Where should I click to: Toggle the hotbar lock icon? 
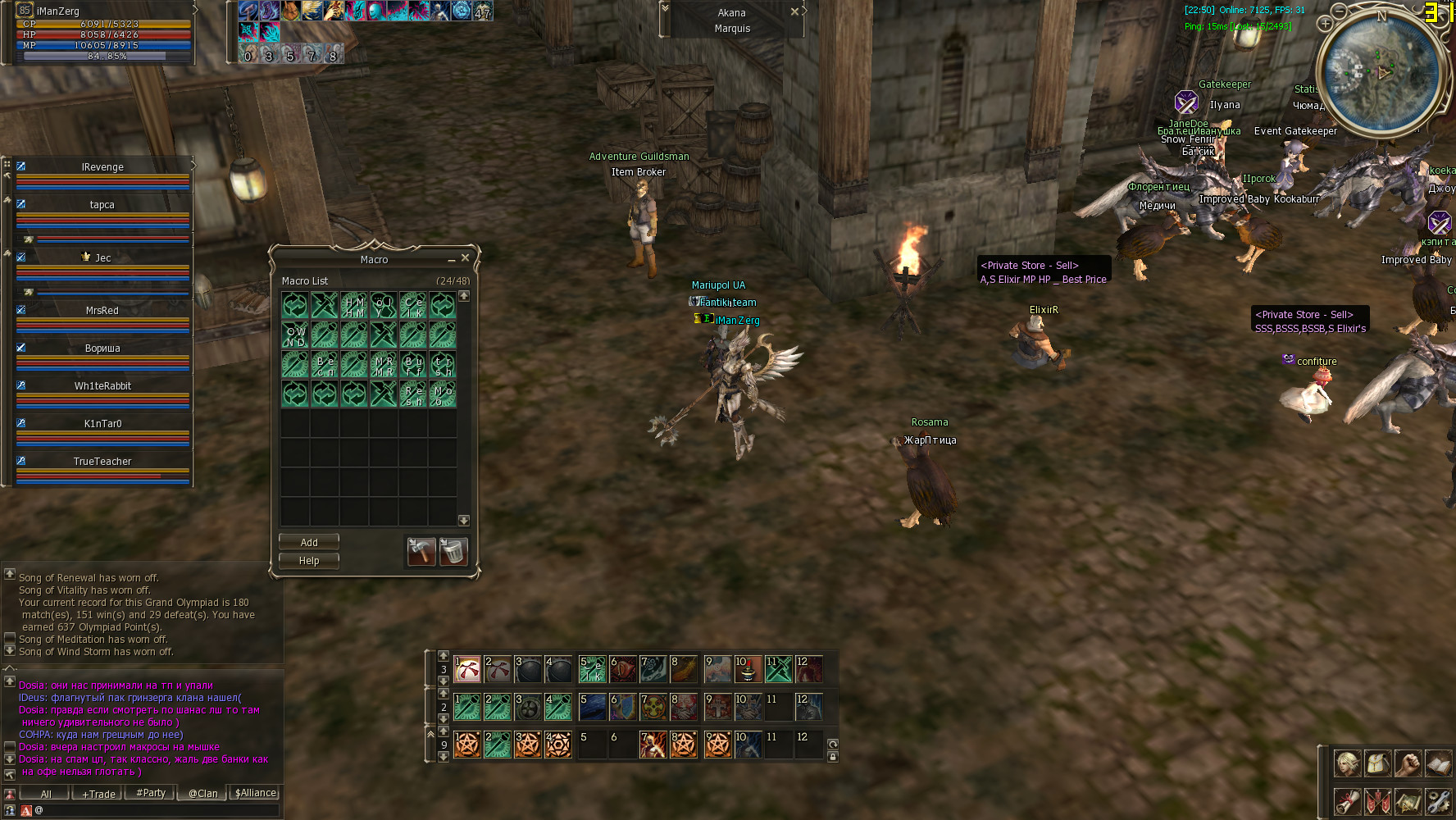pyautogui.click(x=833, y=757)
